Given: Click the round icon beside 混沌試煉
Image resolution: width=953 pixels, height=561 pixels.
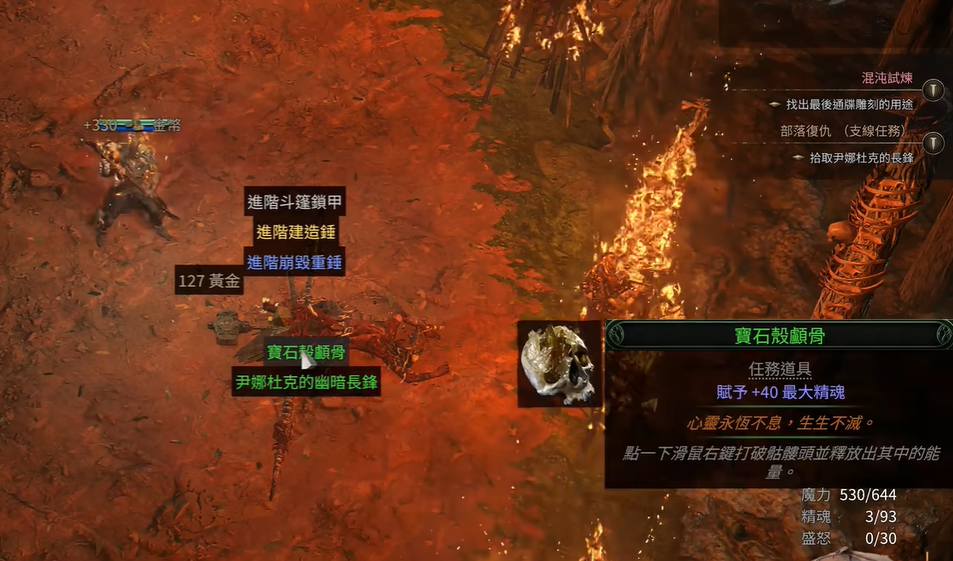Looking at the screenshot, I should coord(933,90).
